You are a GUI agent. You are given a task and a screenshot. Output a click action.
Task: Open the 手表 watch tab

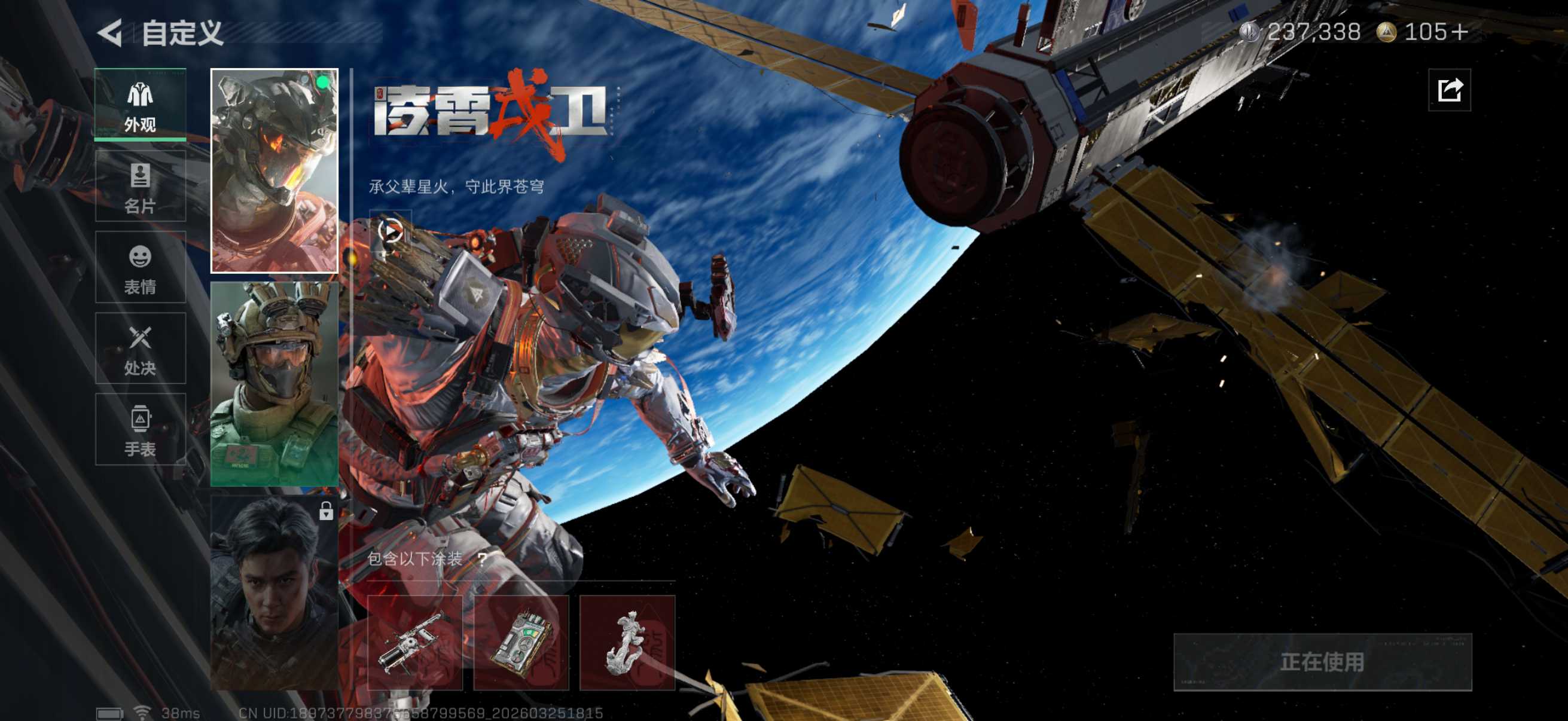(x=141, y=430)
